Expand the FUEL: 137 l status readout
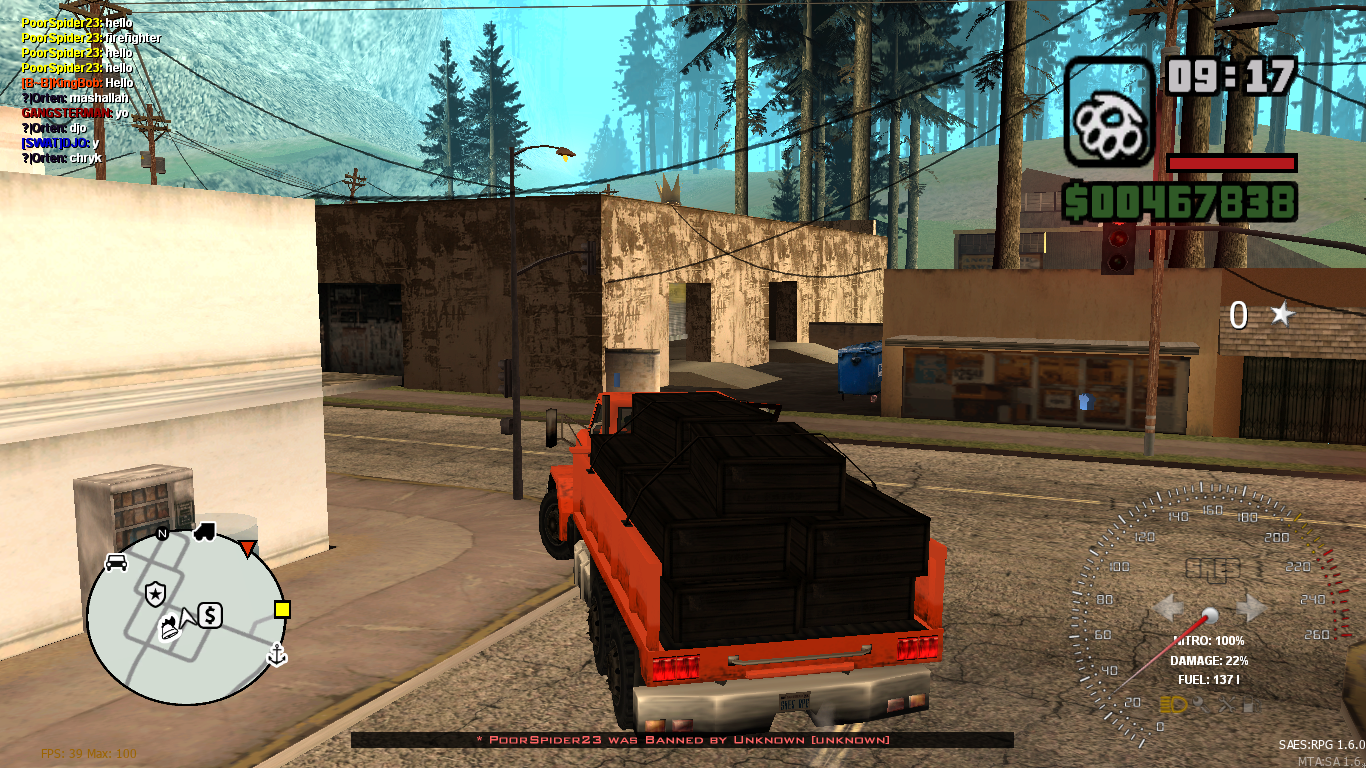Image resolution: width=1366 pixels, height=768 pixels. coord(1209,680)
